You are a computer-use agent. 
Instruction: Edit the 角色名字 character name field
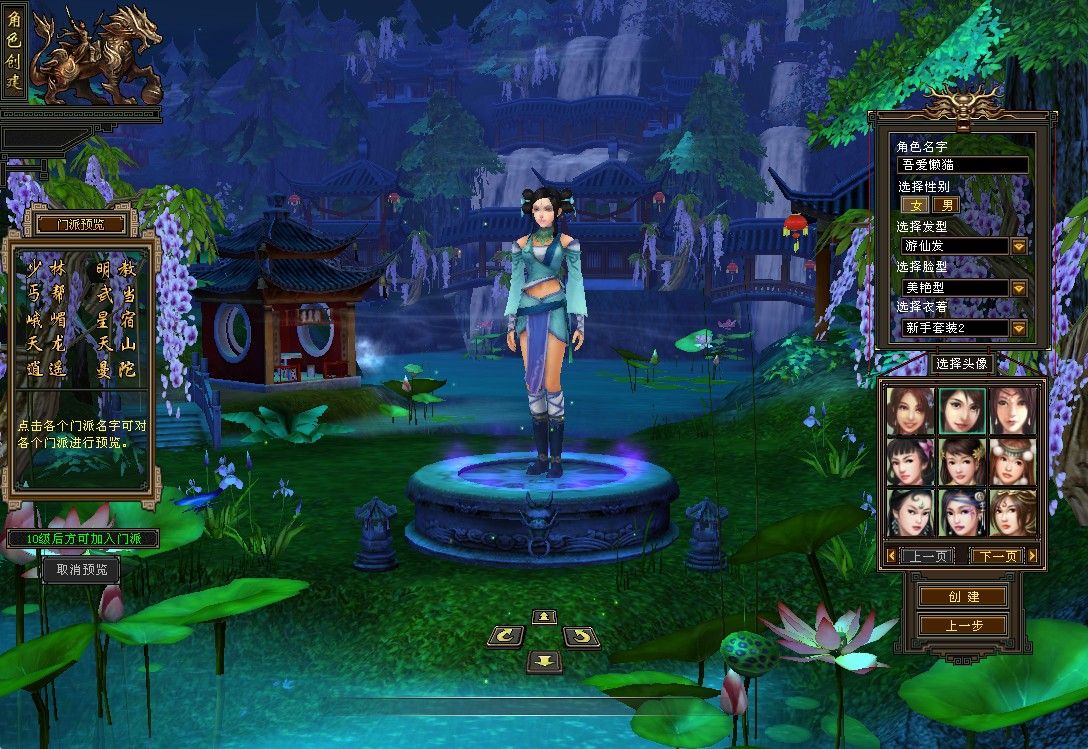[x=963, y=165]
